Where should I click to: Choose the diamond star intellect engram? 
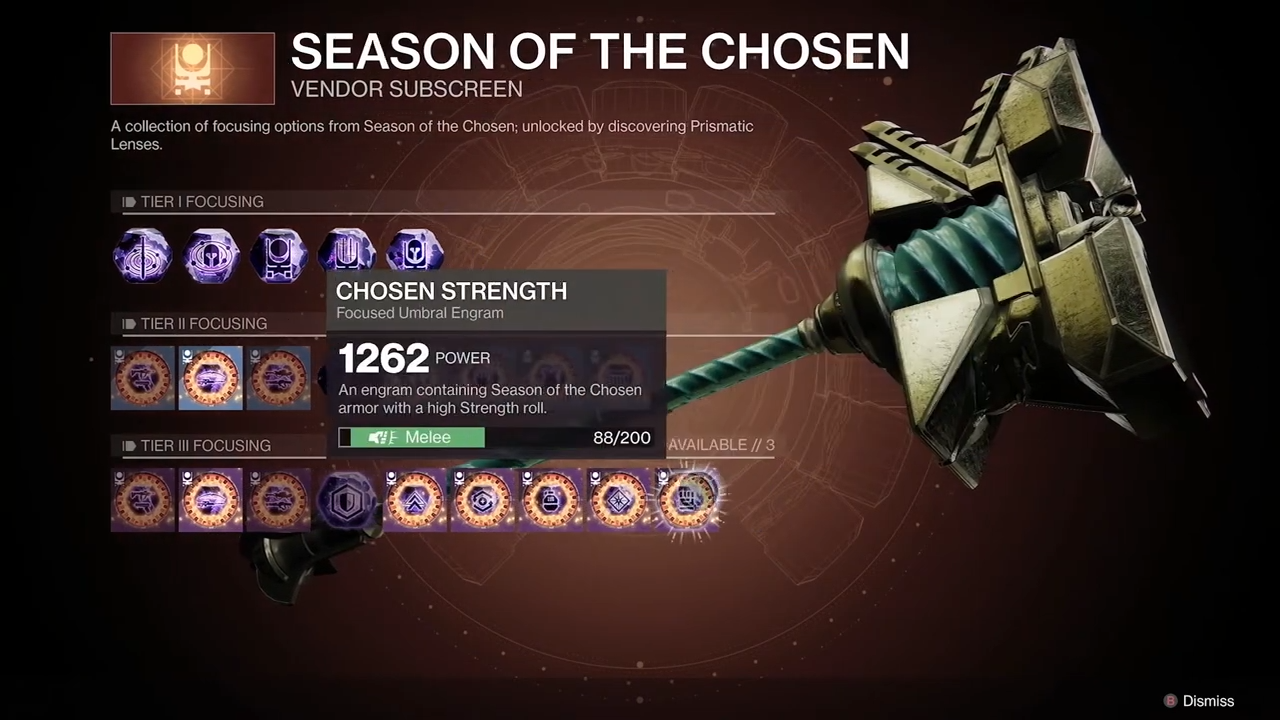[x=618, y=500]
